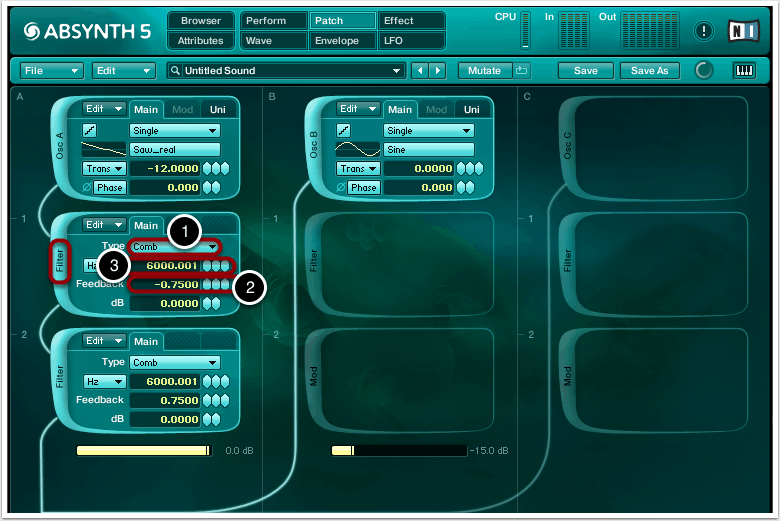Open the File menu dropdown
This screenshot has width=780, height=521.
coord(52,71)
